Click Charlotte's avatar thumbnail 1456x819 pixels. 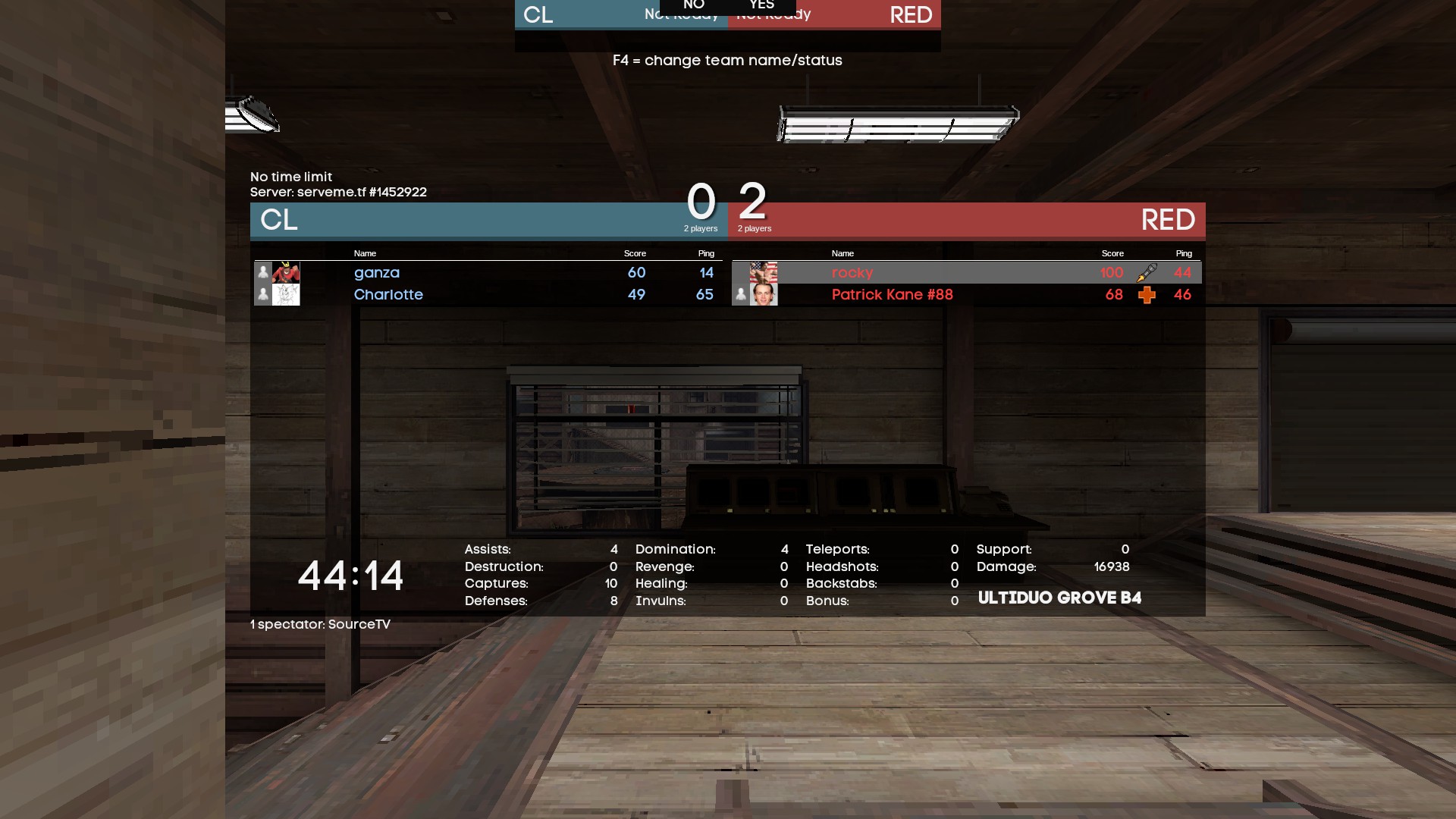pos(286,295)
